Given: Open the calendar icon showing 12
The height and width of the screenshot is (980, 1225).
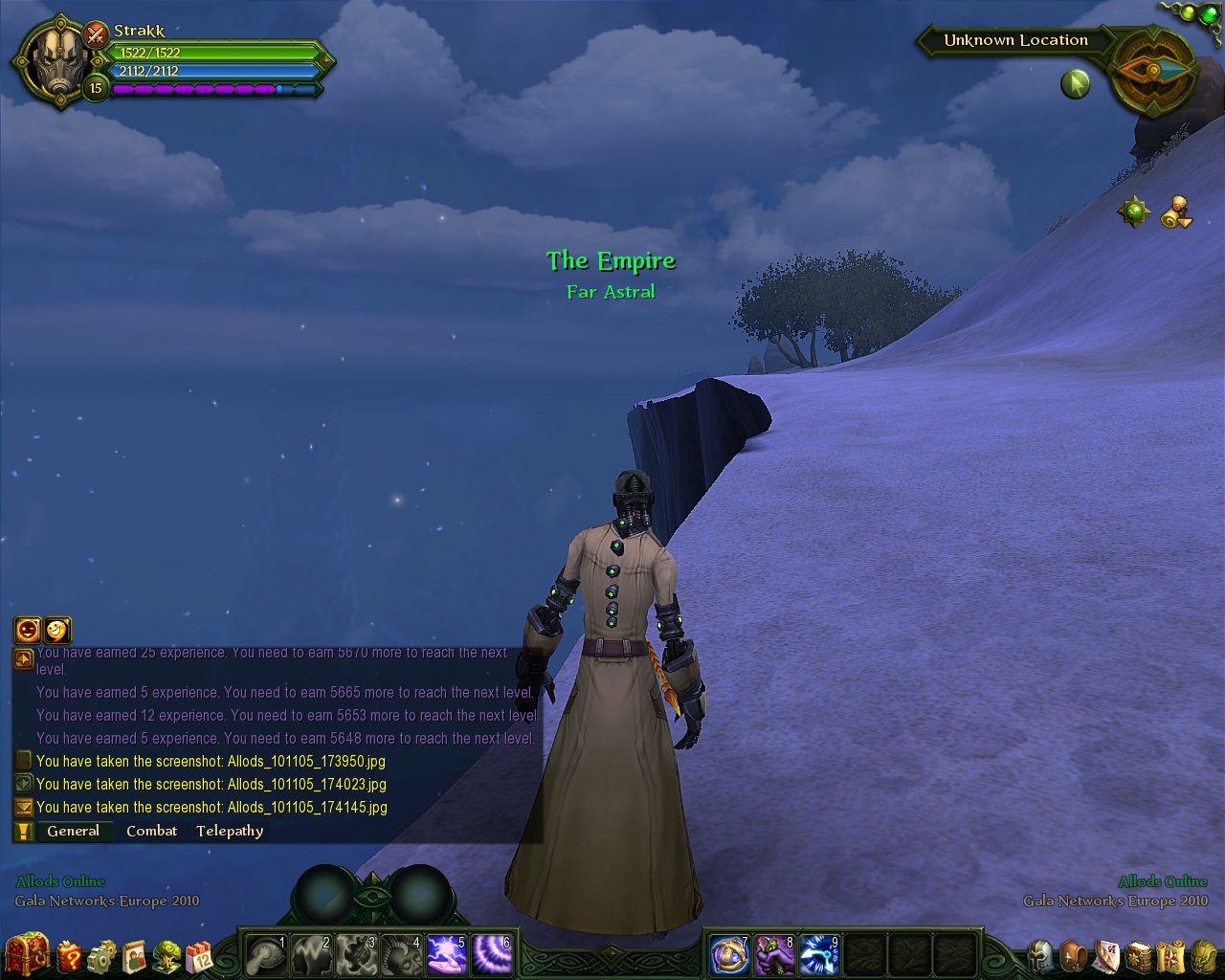Looking at the screenshot, I should (199, 956).
